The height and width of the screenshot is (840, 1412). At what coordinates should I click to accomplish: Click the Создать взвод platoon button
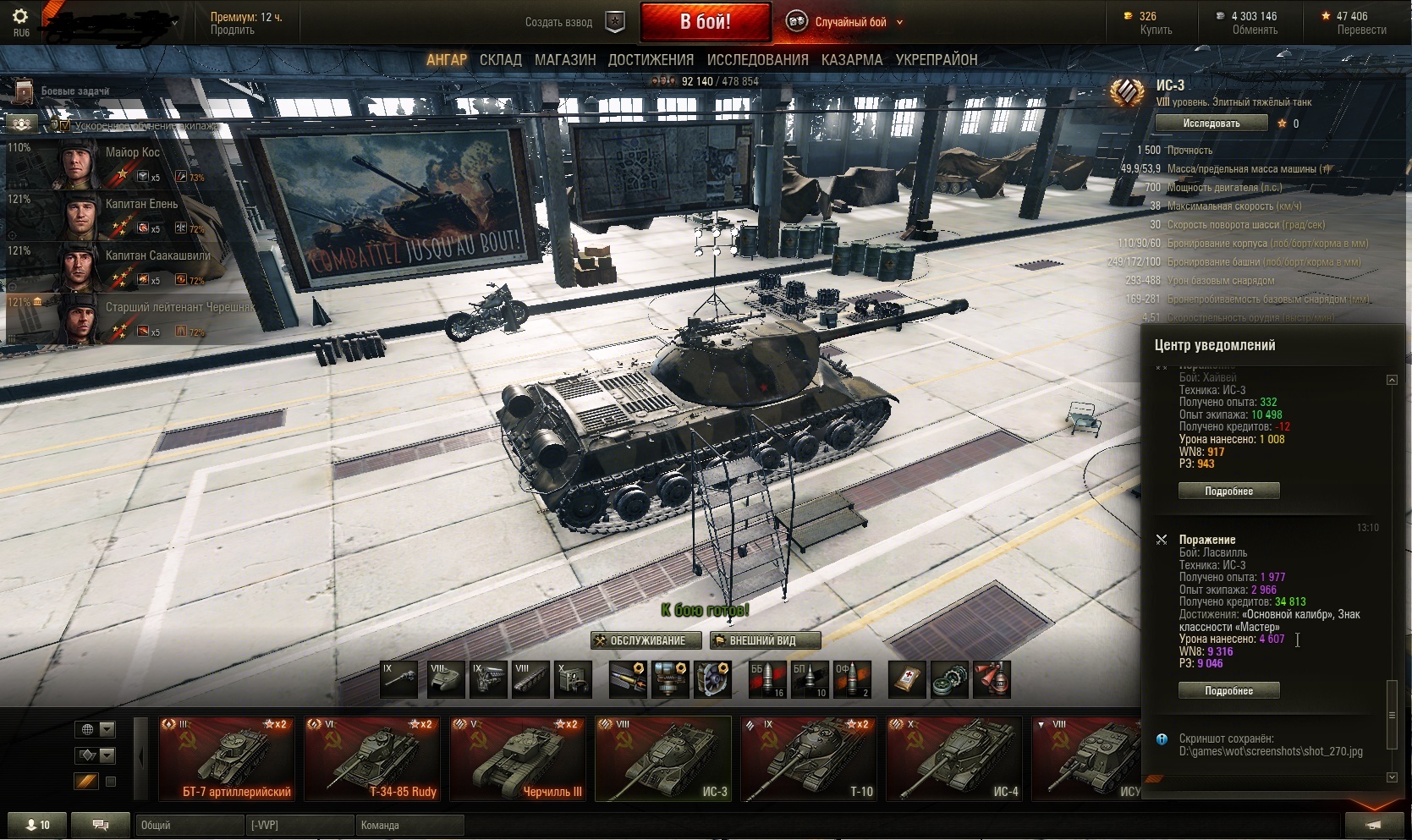point(574,22)
